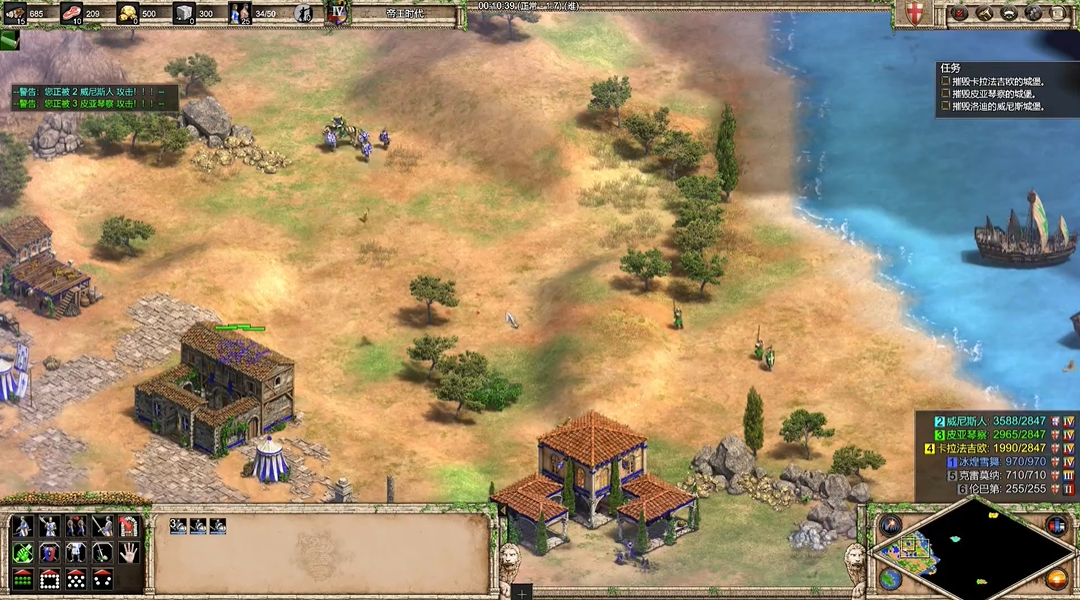Choose the green line formation button
This screenshot has width=1080, height=600.
tap(21, 579)
